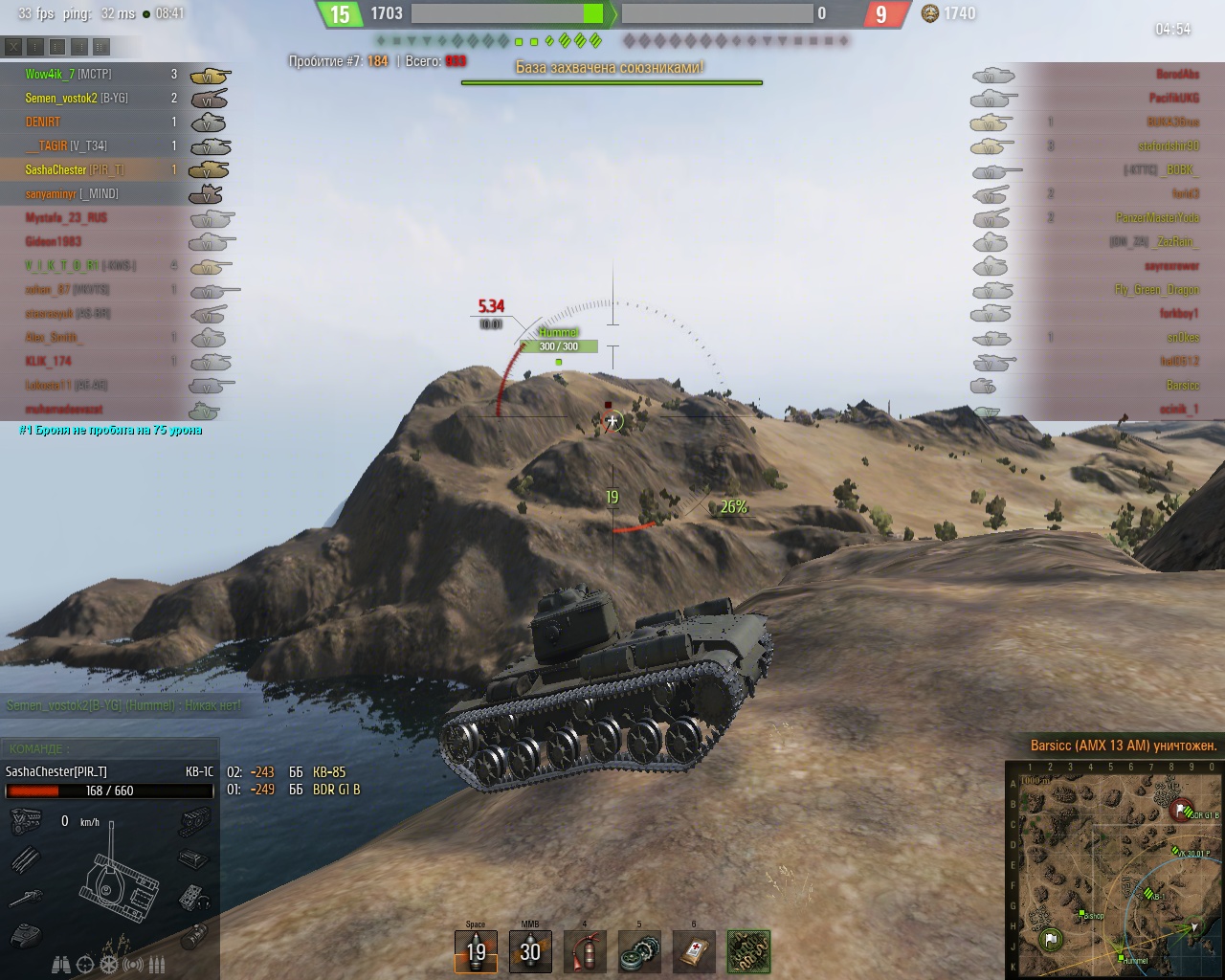Open the team chat input field
Viewport: 1225px width, 980px height.
coord(110,748)
